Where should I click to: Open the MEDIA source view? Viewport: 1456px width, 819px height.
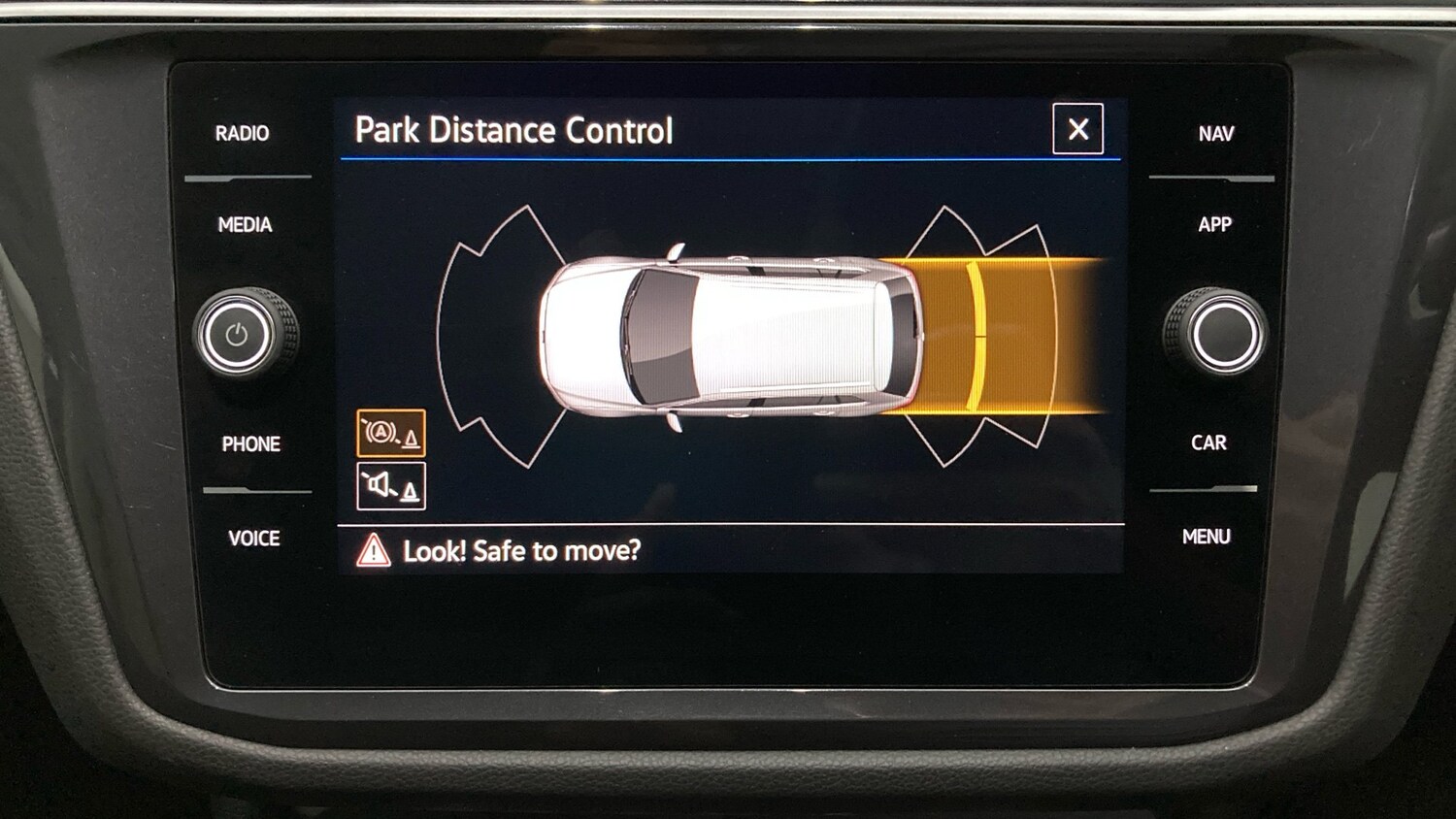tap(246, 225)
